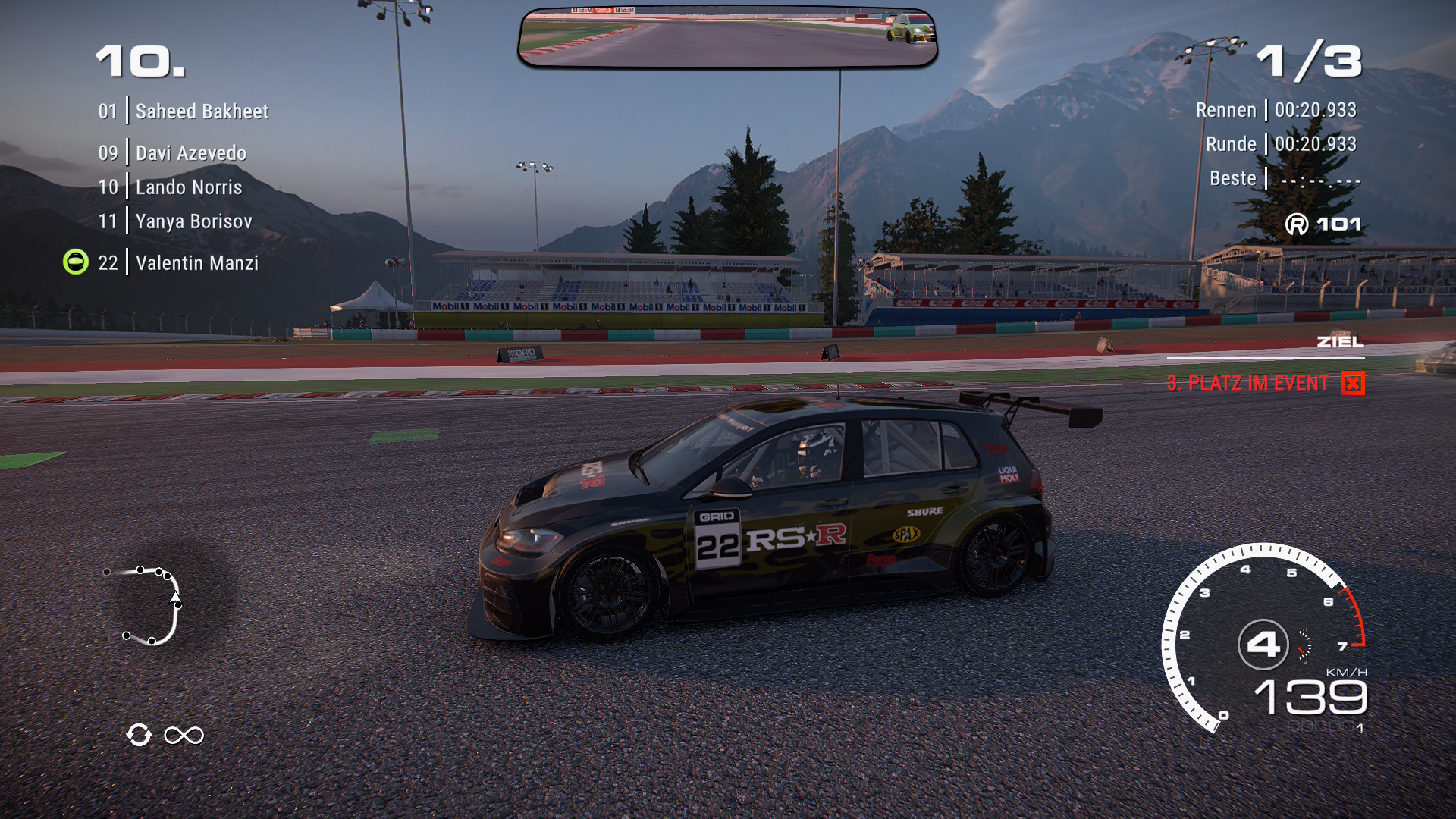Click the green icon beside Valentin Manzi
The height and width of the screenshot is (819, 1456).
[x=76, y=262]
